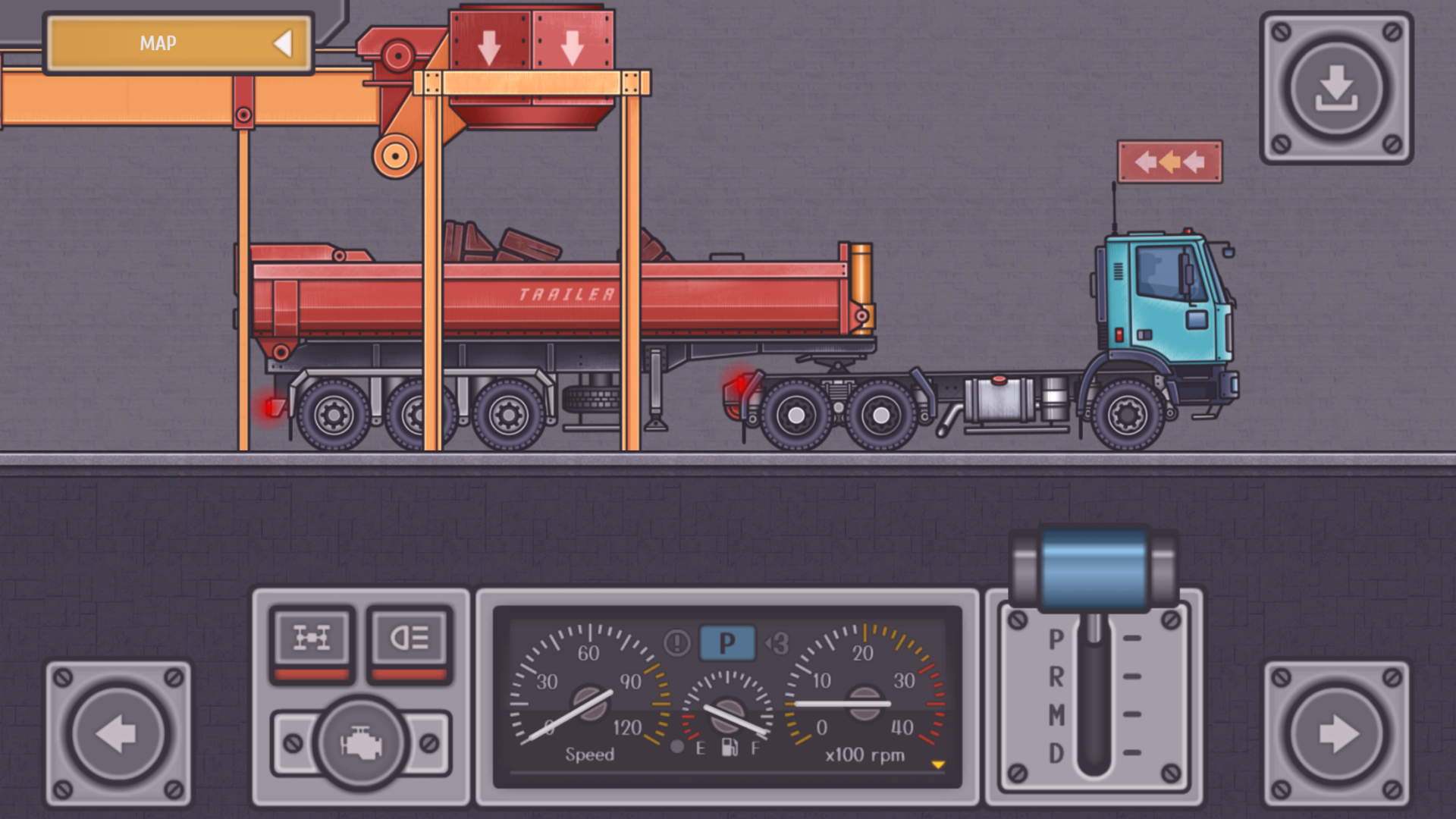Toggle the headlights switch

point(409,639)
